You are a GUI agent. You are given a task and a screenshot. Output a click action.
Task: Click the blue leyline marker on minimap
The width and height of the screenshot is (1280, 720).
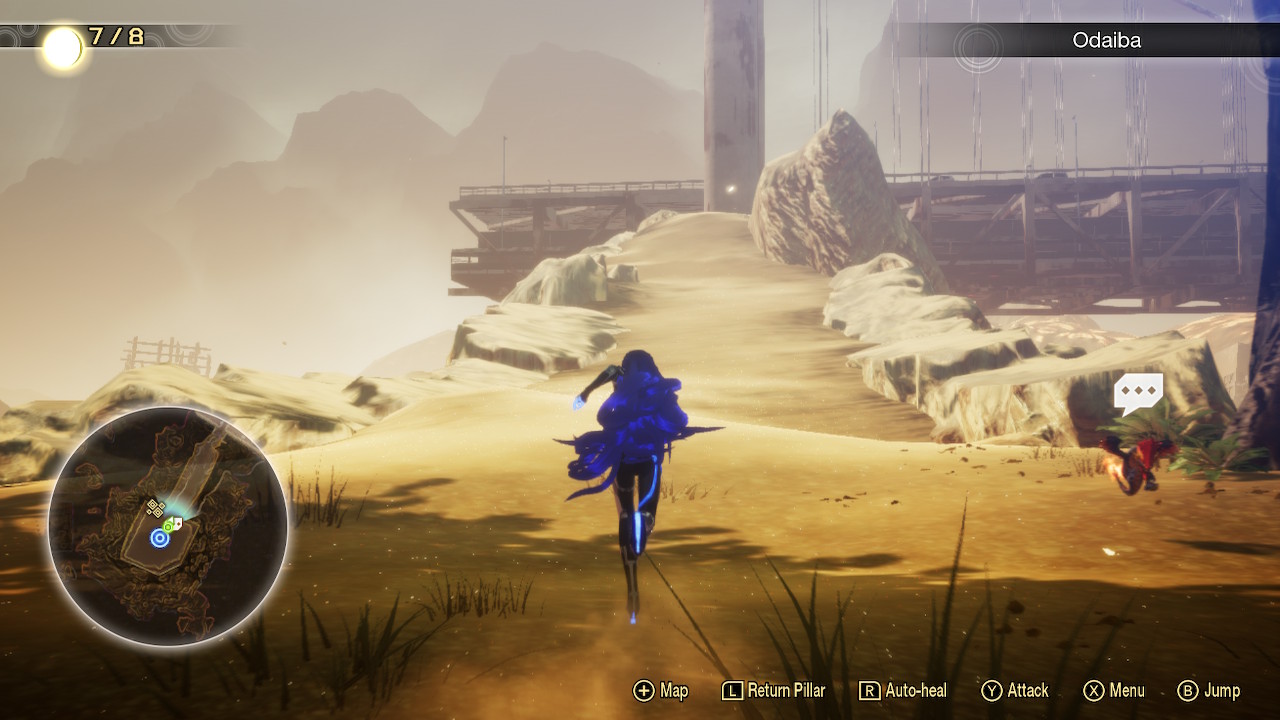tap(159, 539)
